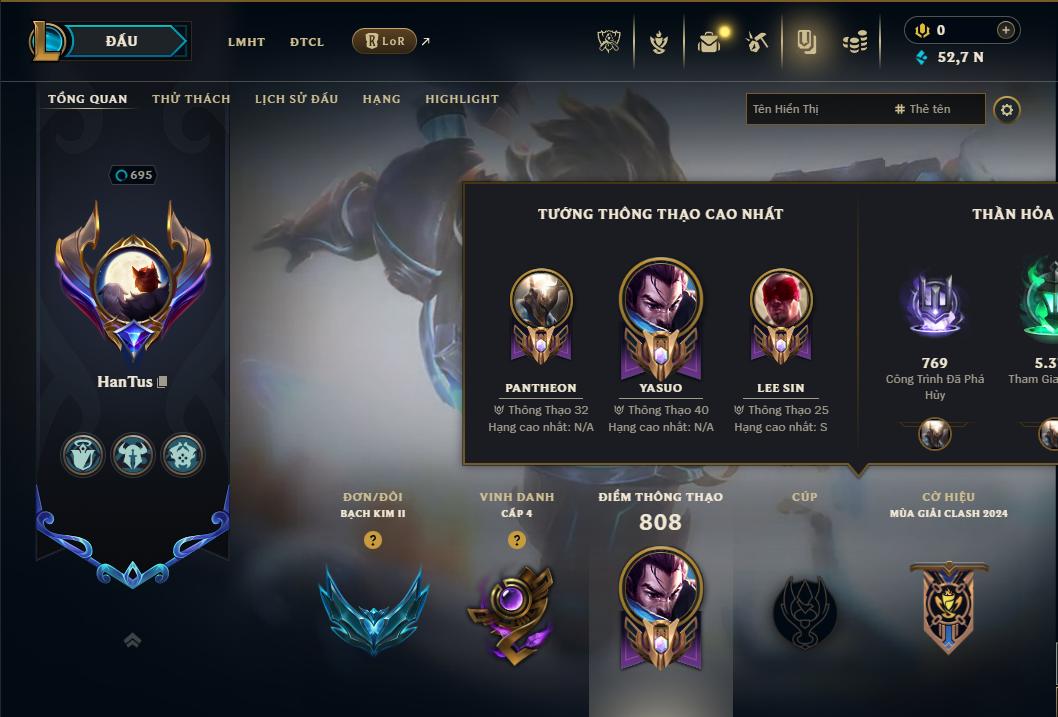
Task: Select the Hạng profile tab
Action: pos(381,99)
